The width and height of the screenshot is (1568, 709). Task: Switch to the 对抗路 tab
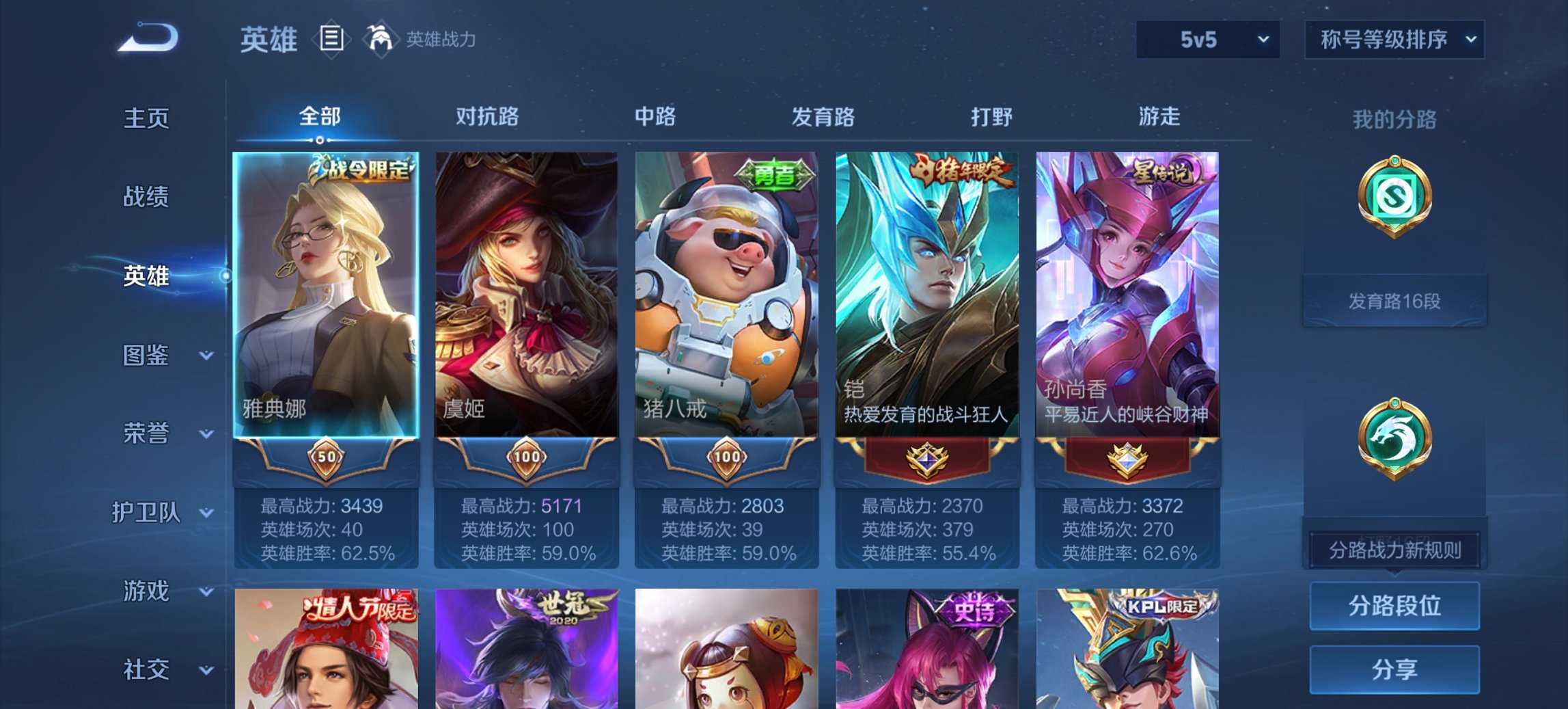point(487,116)
